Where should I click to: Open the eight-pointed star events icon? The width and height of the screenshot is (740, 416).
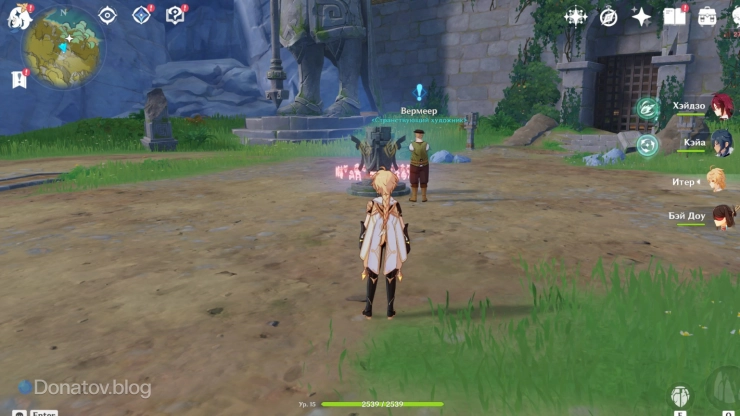[576, 17]
